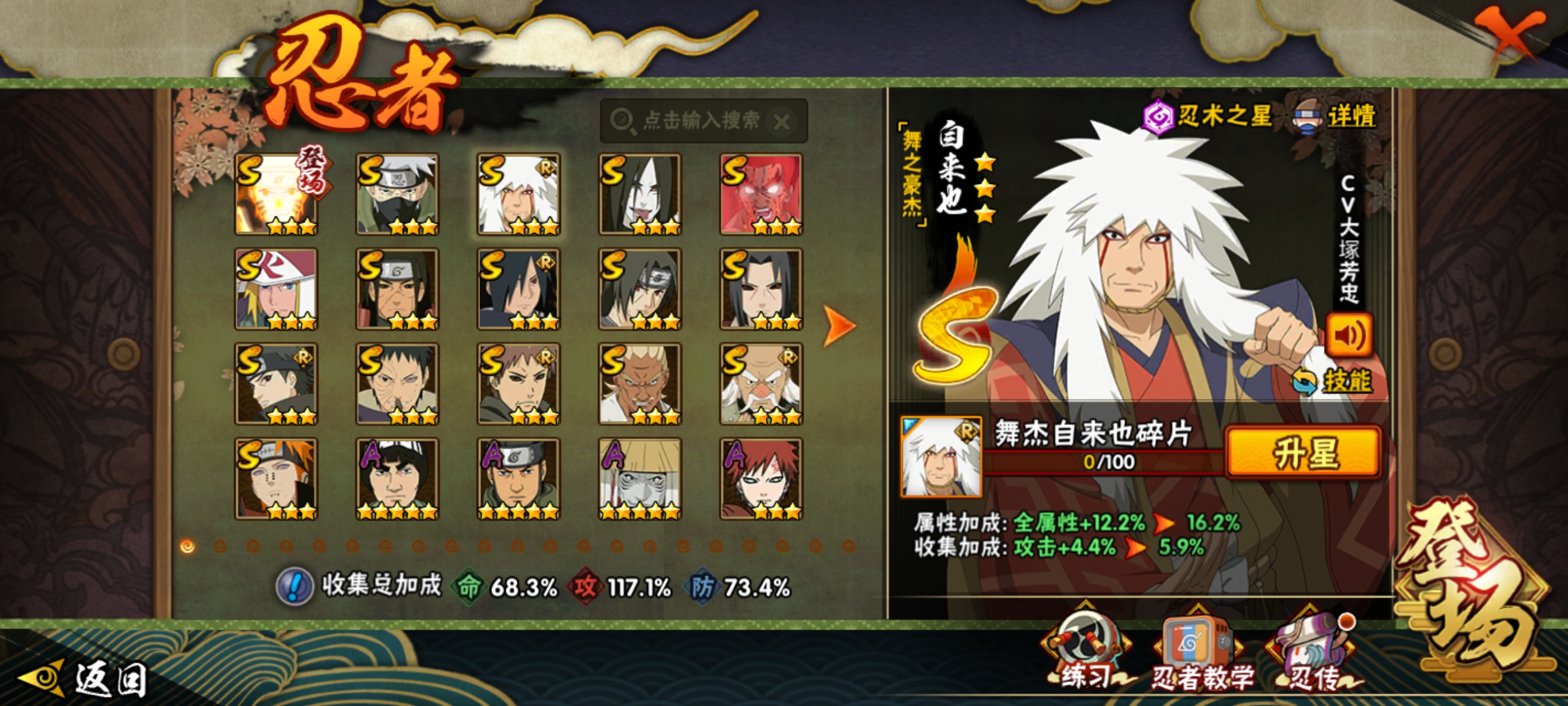
Task: Clear the search field text
Action: tap(782, 122)
